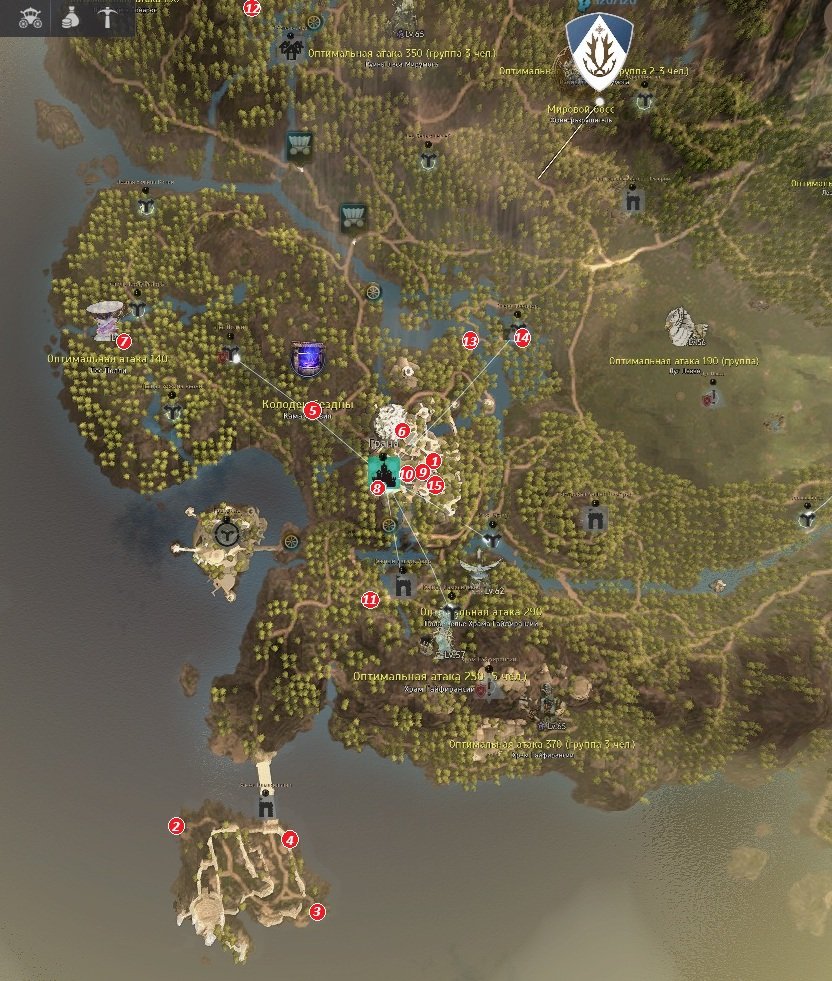Select red map marker number 11
This screenshot has width=832, height=981.
pyautogui.click(x=370, y=600)
